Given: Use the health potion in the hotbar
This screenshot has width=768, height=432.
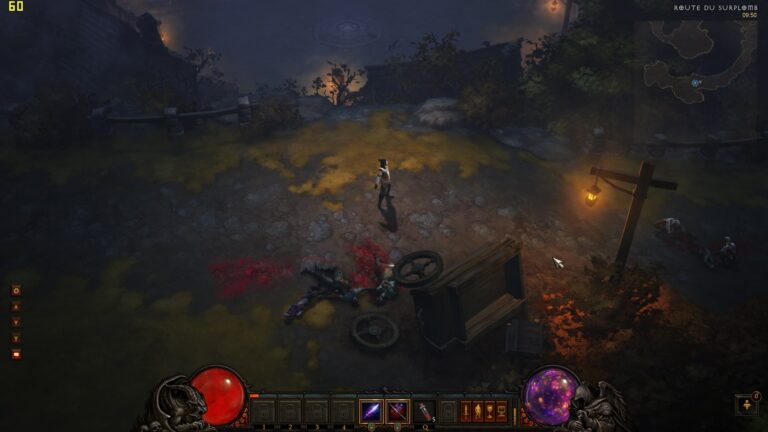Looking at the screenshot, I should pos(424,411).
